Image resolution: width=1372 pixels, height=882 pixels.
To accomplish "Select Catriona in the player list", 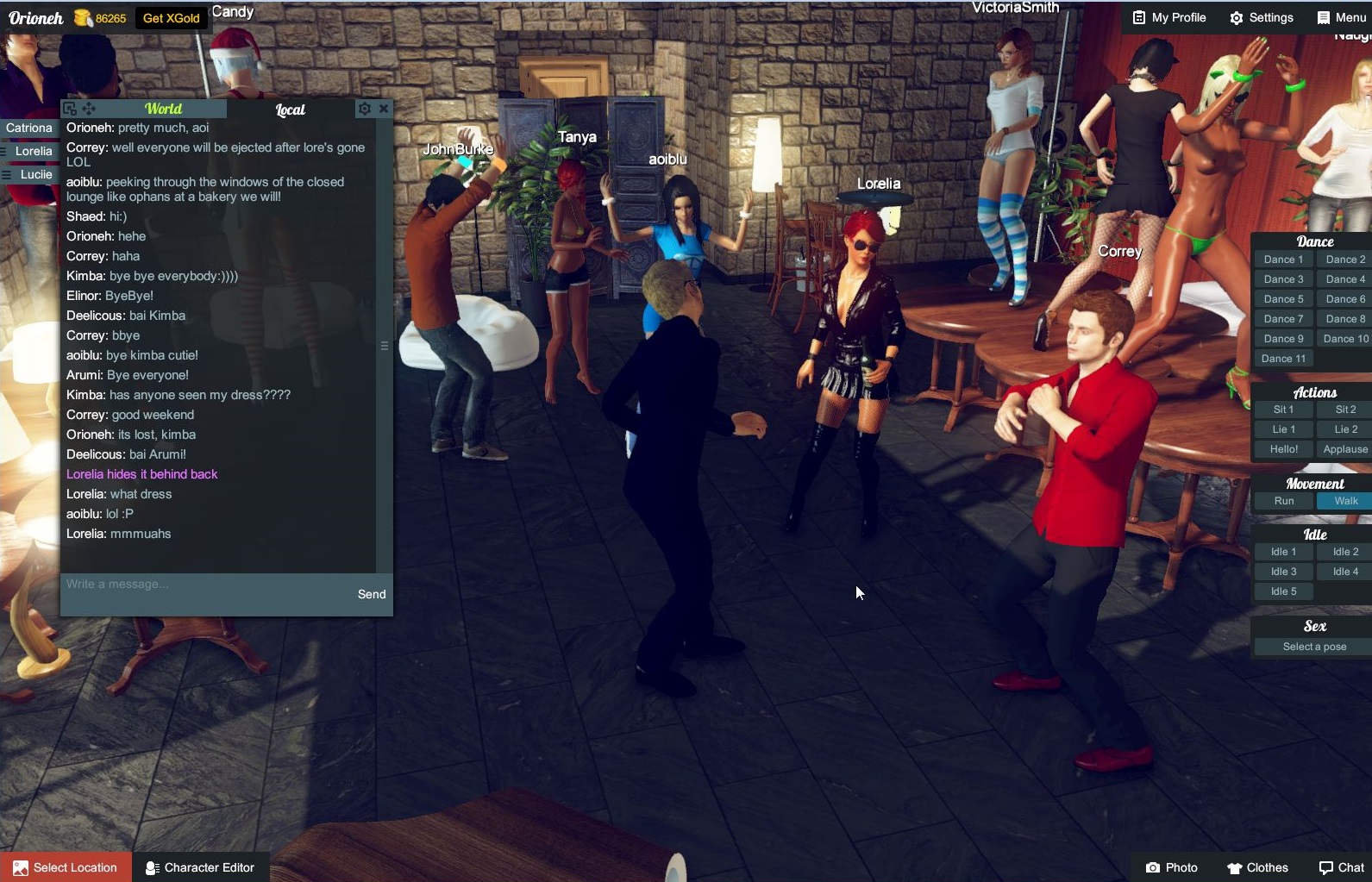I will coord(29,128).
